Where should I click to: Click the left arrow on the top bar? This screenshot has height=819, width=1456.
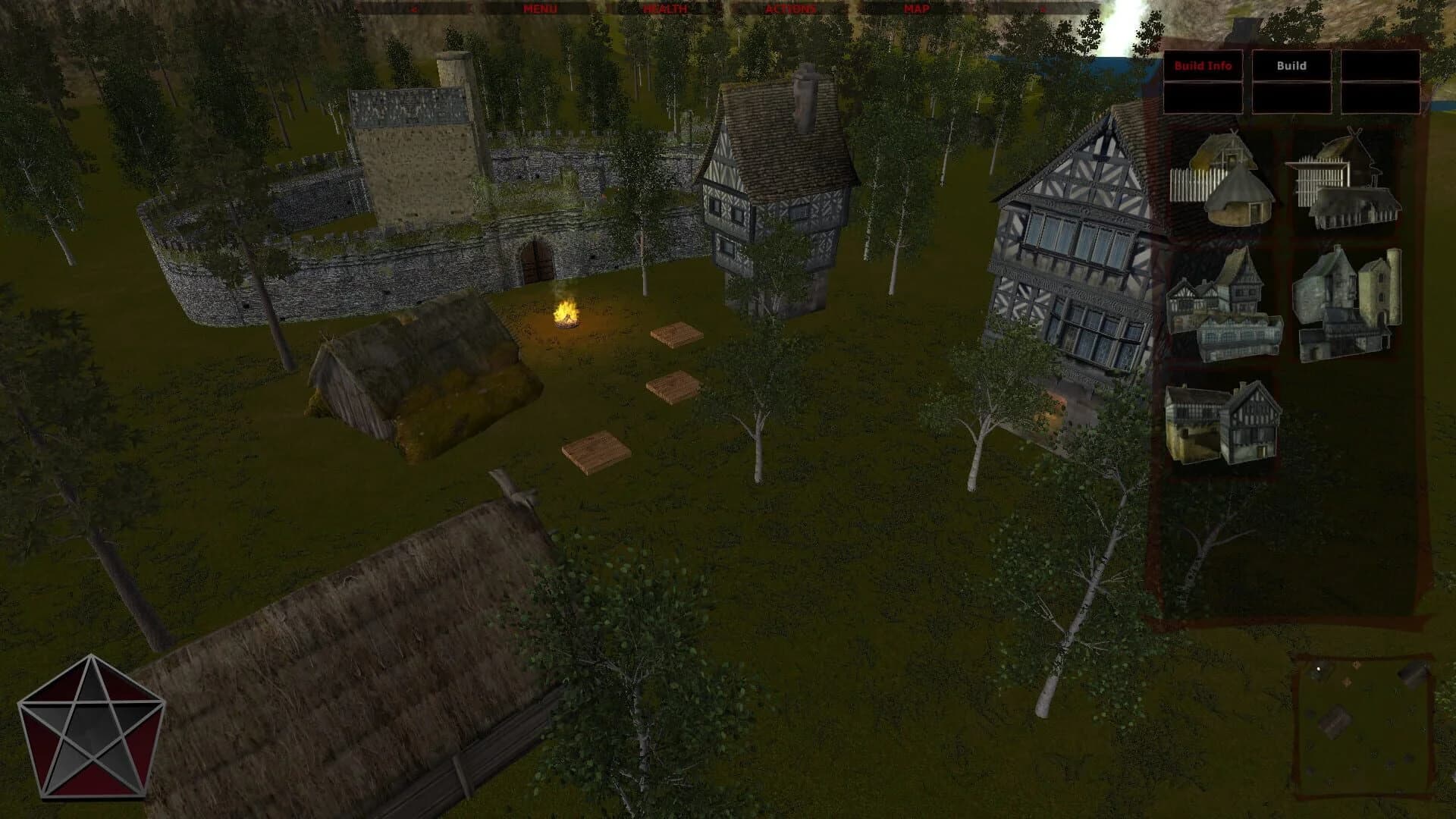click(x=414, y=10)
